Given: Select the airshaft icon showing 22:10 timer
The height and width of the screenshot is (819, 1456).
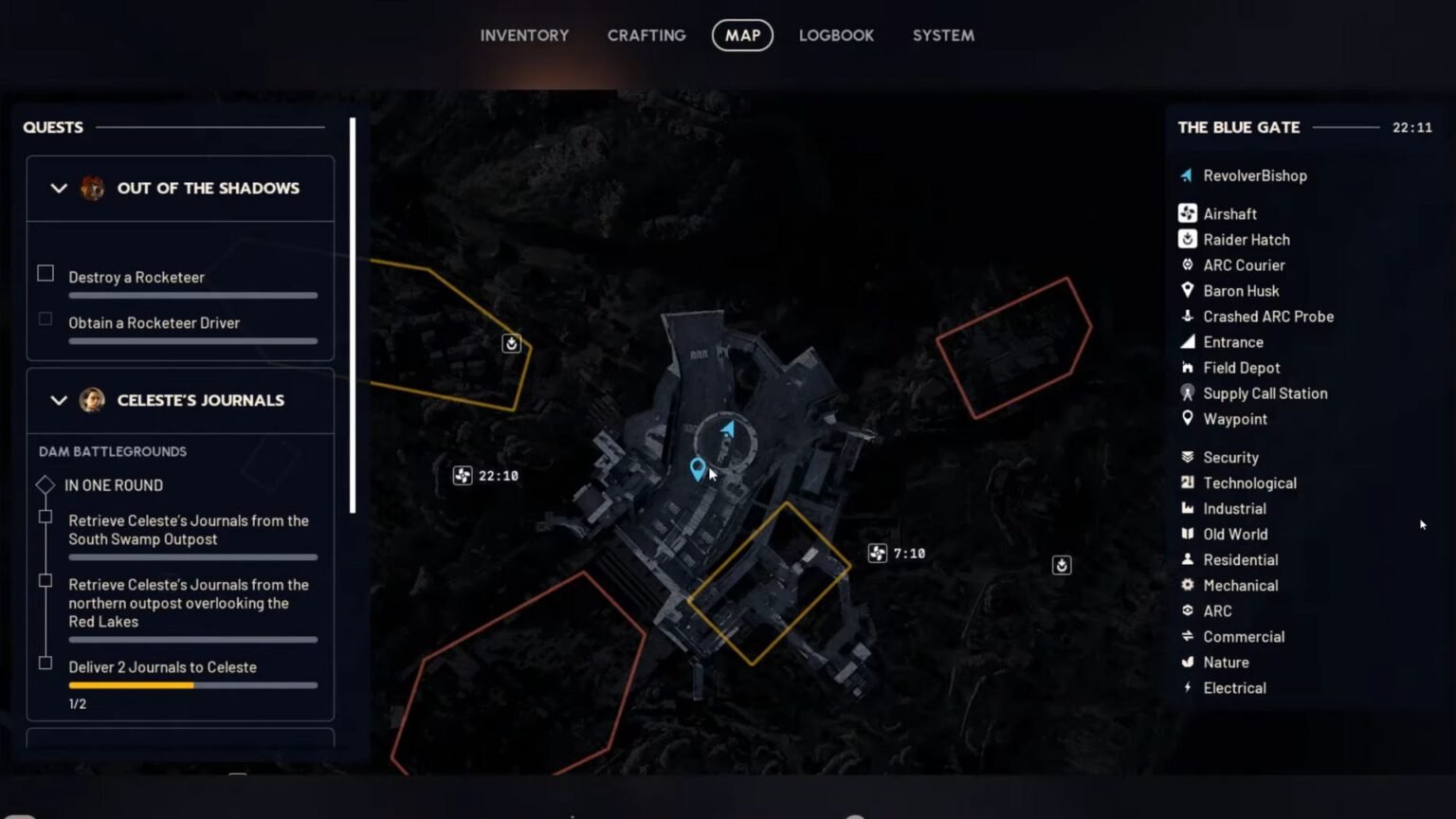Looking at the screenshot, I should pyautogui.click(x=464, y=475).
